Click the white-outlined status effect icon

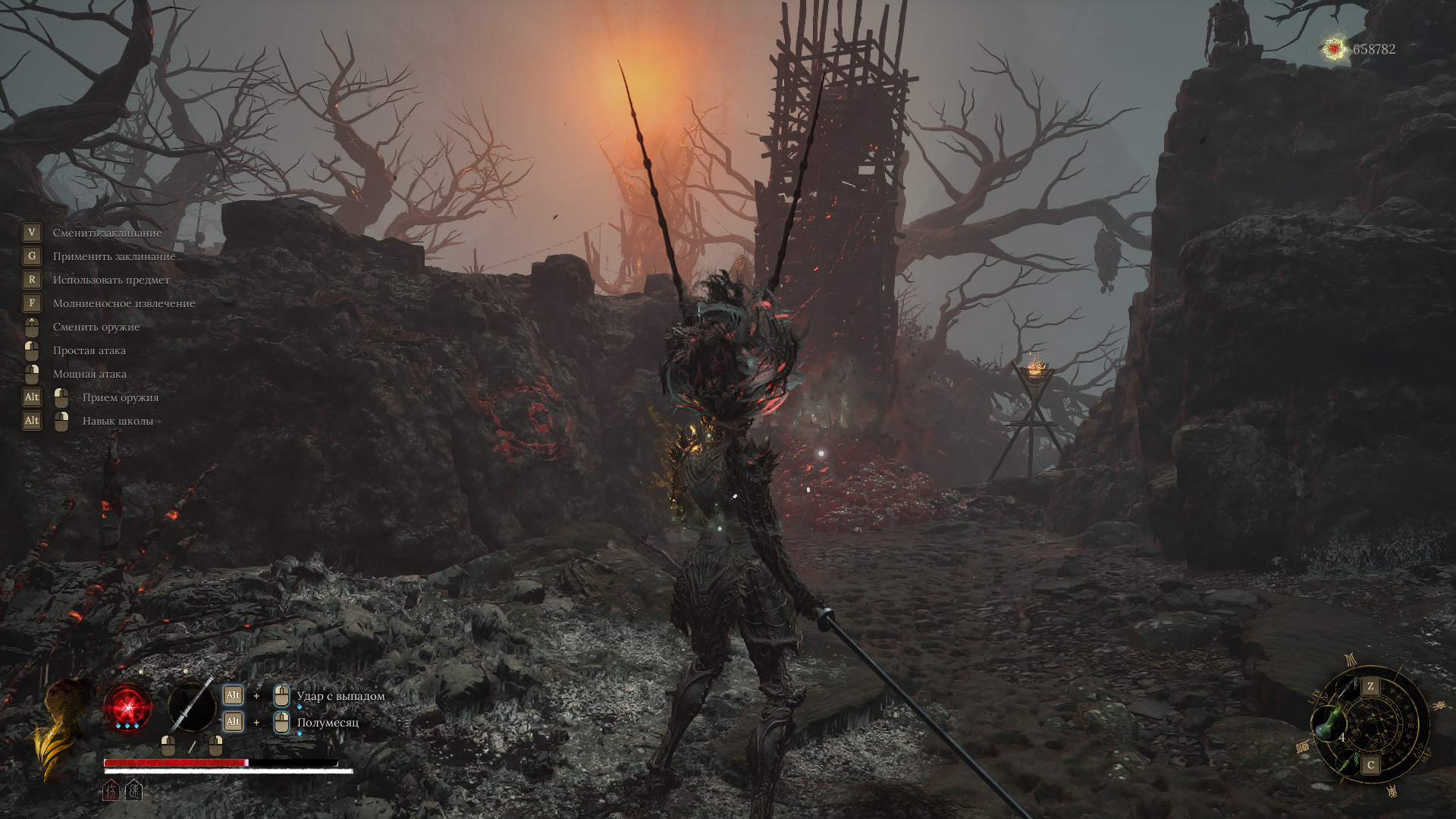[133, 791]
